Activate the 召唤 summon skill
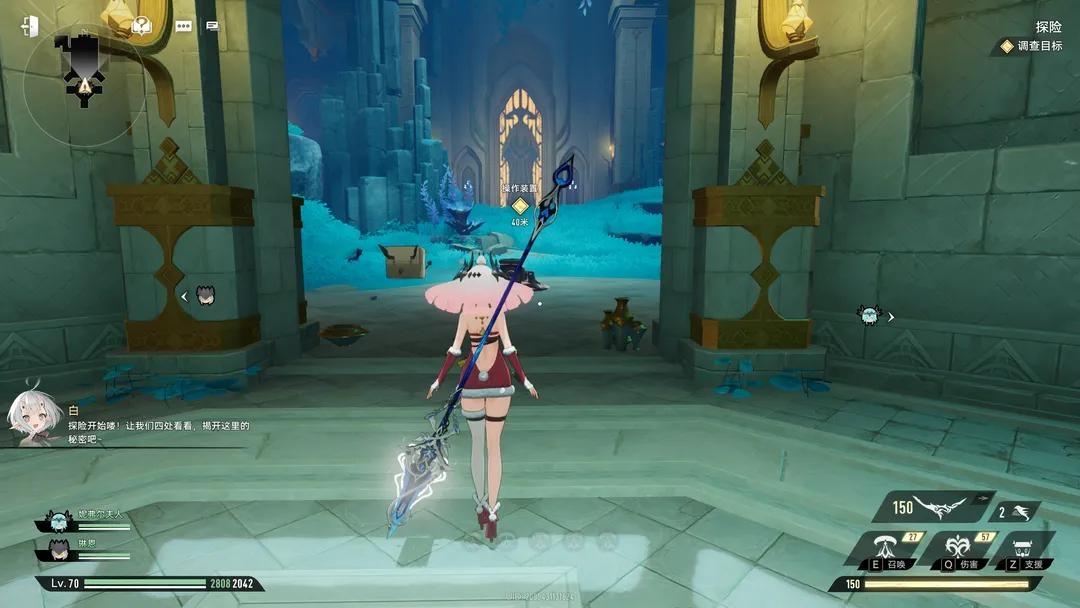Image resolution: width=1080 pixels, height=608 pixels. point(883,548)
